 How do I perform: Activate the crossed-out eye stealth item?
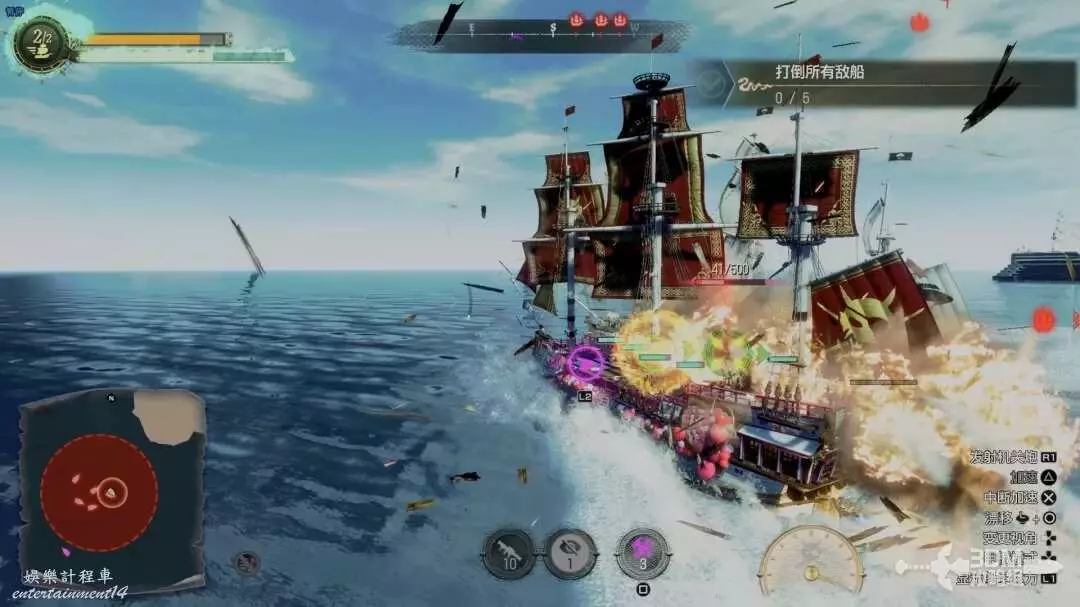[570, 553]
